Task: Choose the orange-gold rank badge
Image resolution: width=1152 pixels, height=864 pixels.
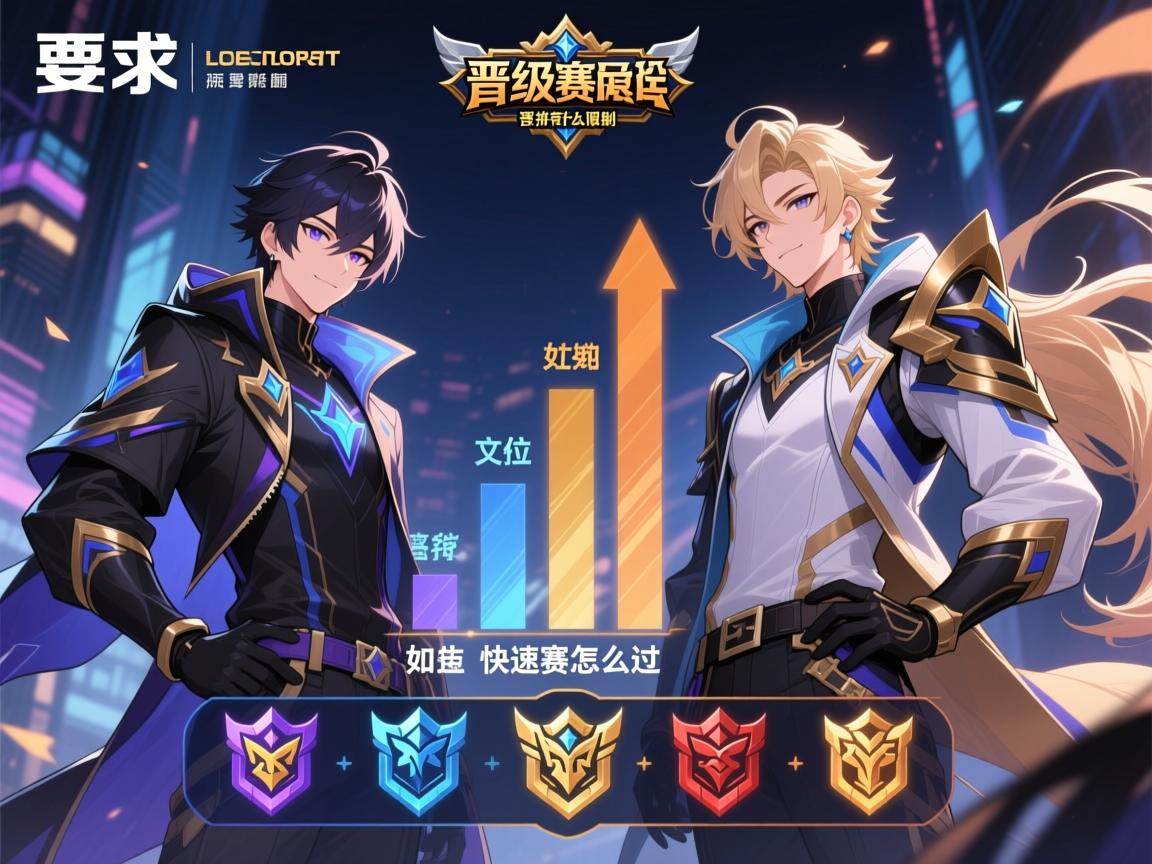Action: click(867, 761)
